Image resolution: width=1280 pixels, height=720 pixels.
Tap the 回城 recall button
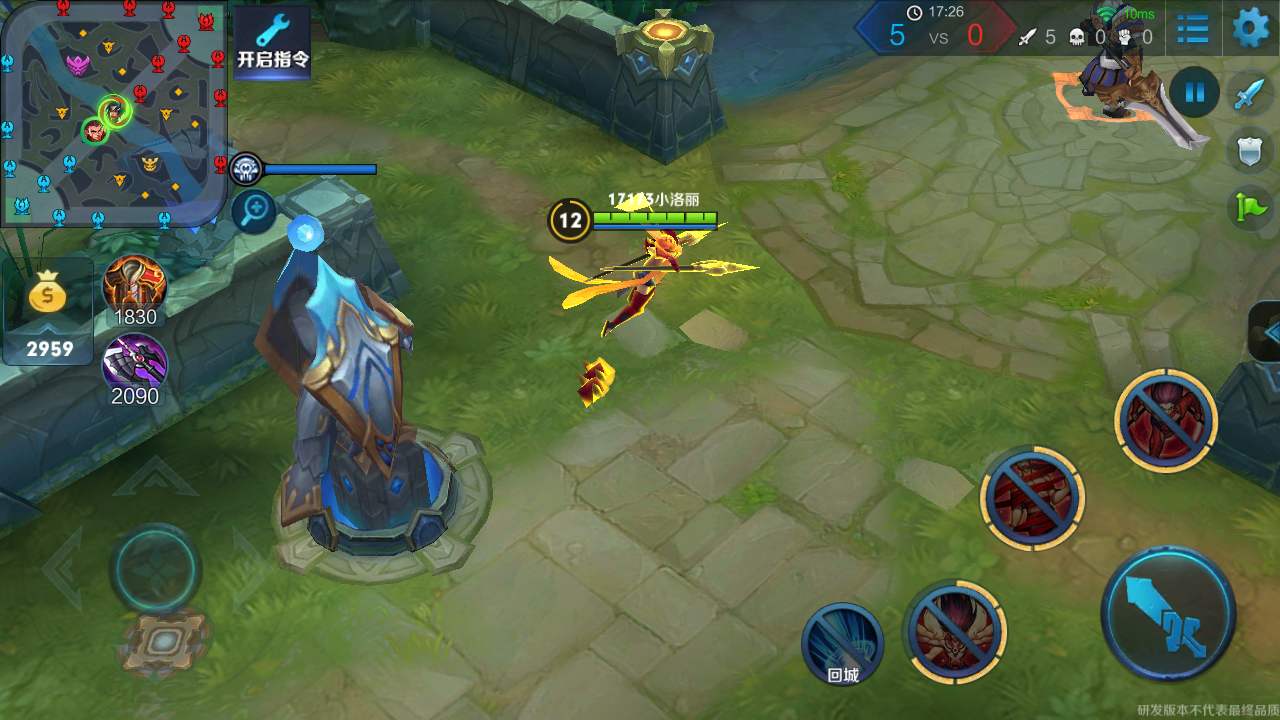point(842,645)
